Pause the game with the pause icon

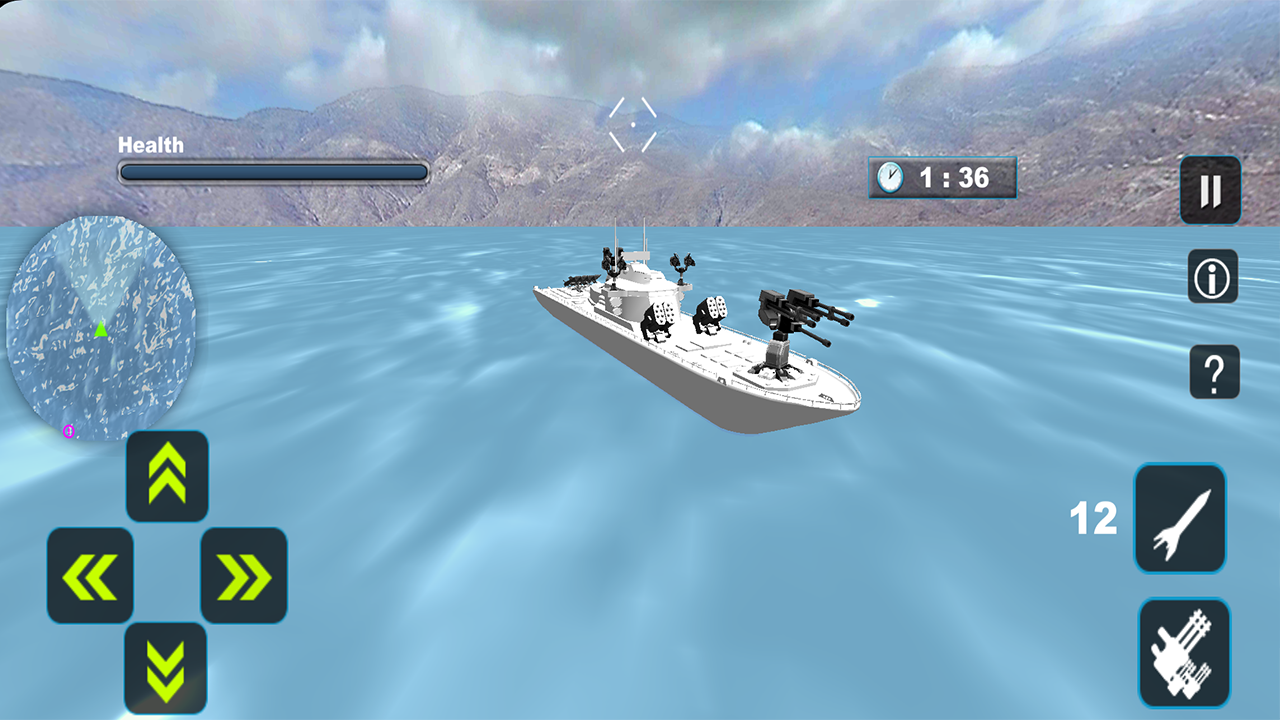click(x=1210, y=190)
